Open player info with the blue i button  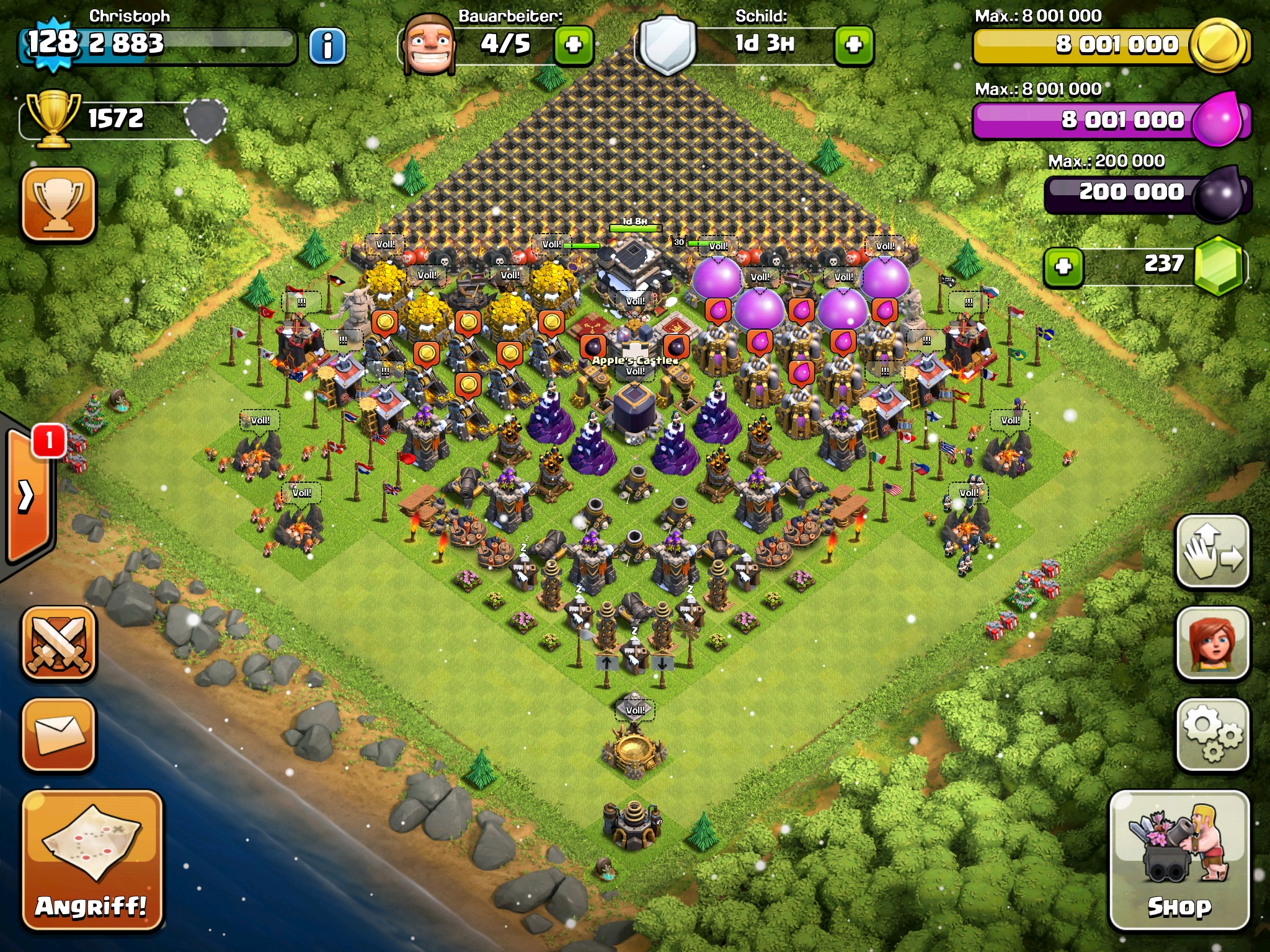(x=327, y=45)
